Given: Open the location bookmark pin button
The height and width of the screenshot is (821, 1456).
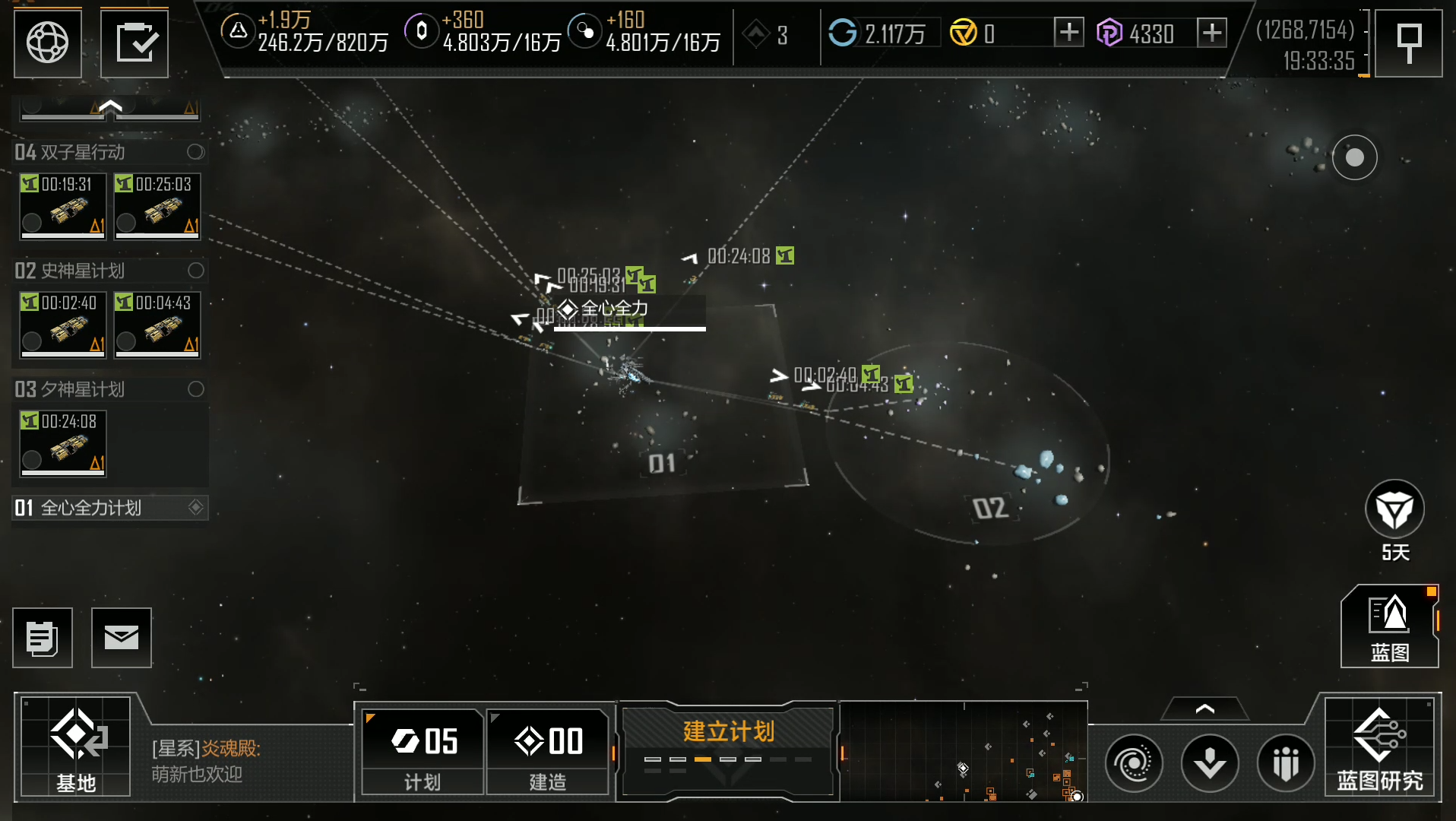Looking at the screenshot, I should 1409,43.
